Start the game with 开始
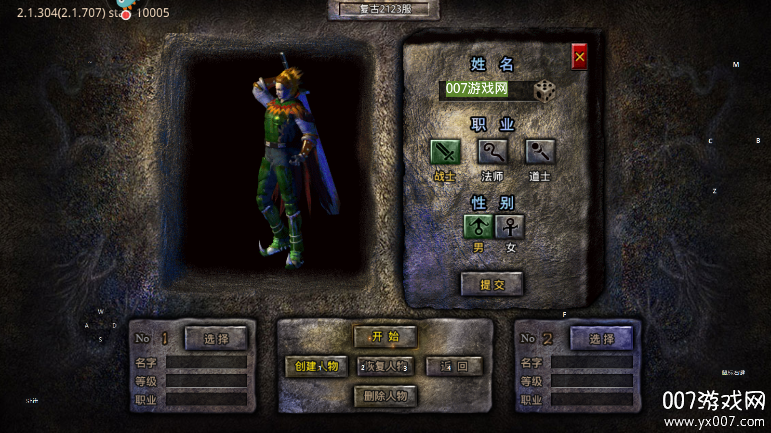Viewport: 771px width, 433px height. 385,337
